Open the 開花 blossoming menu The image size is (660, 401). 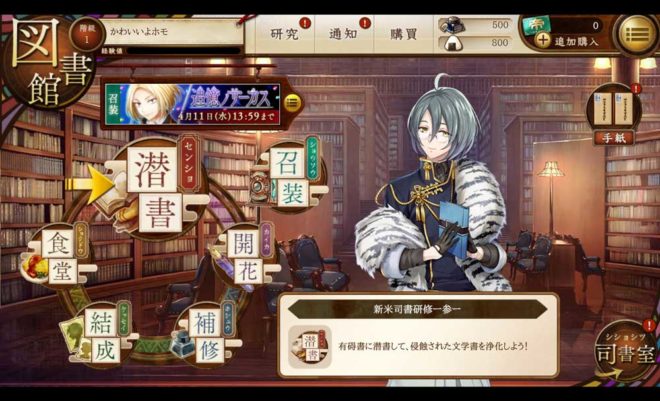tap(245, 258)
